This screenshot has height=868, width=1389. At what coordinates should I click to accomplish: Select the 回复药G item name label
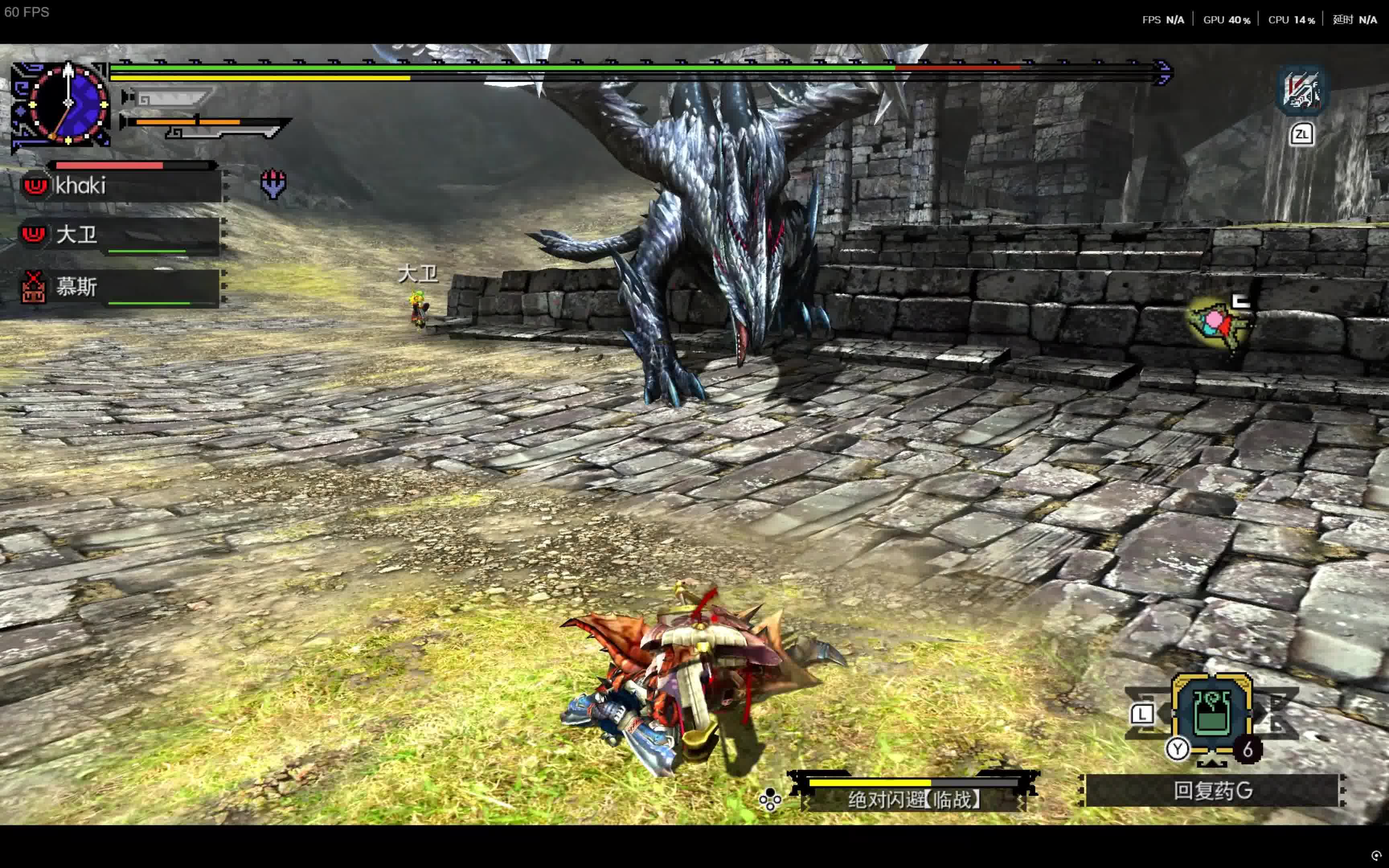(1212, 791)
